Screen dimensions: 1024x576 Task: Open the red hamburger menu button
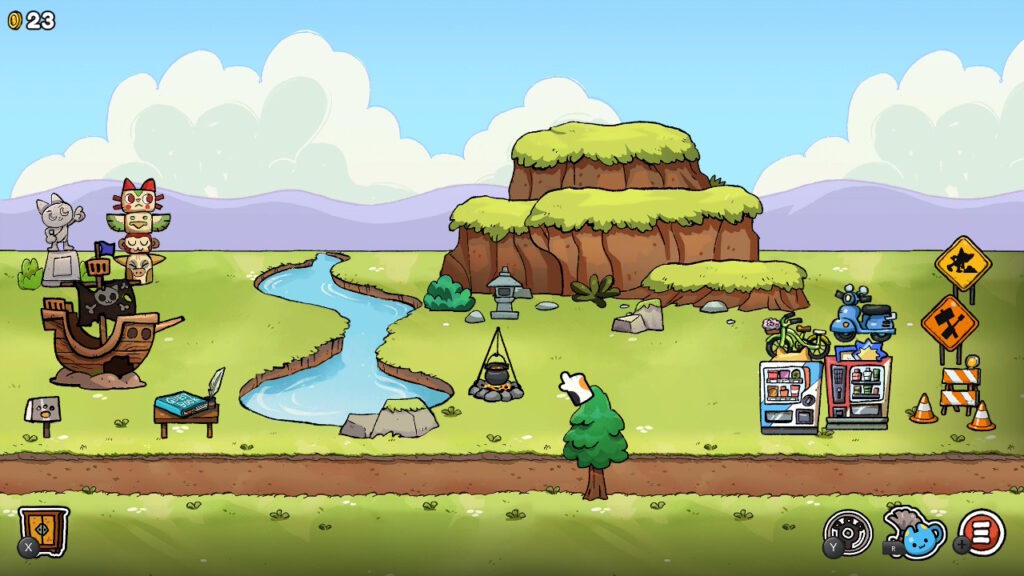[x=982, y=532]
